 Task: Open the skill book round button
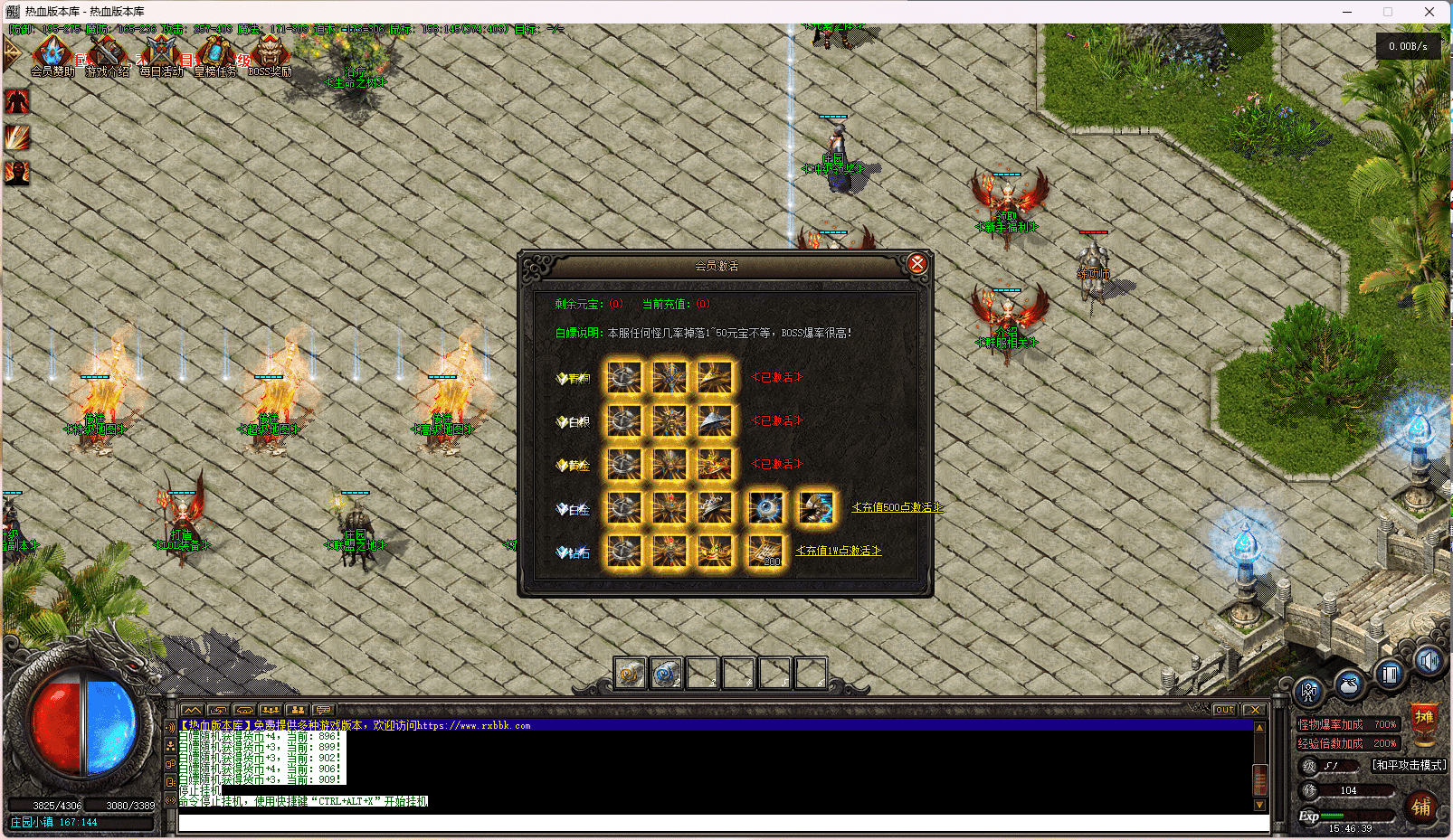(x=1390, y=674)
